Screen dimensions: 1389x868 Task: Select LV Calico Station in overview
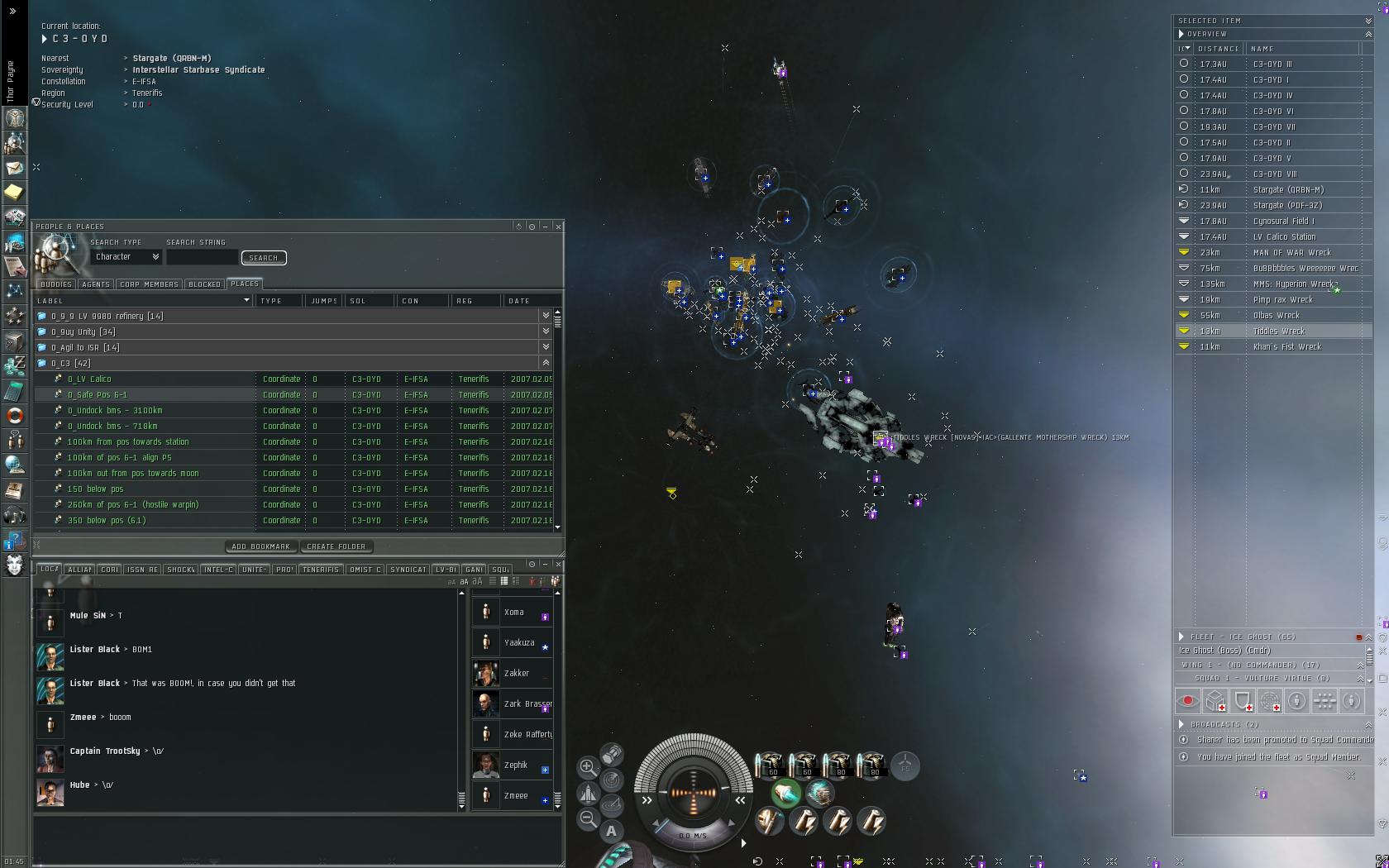tap(1284, 236)
